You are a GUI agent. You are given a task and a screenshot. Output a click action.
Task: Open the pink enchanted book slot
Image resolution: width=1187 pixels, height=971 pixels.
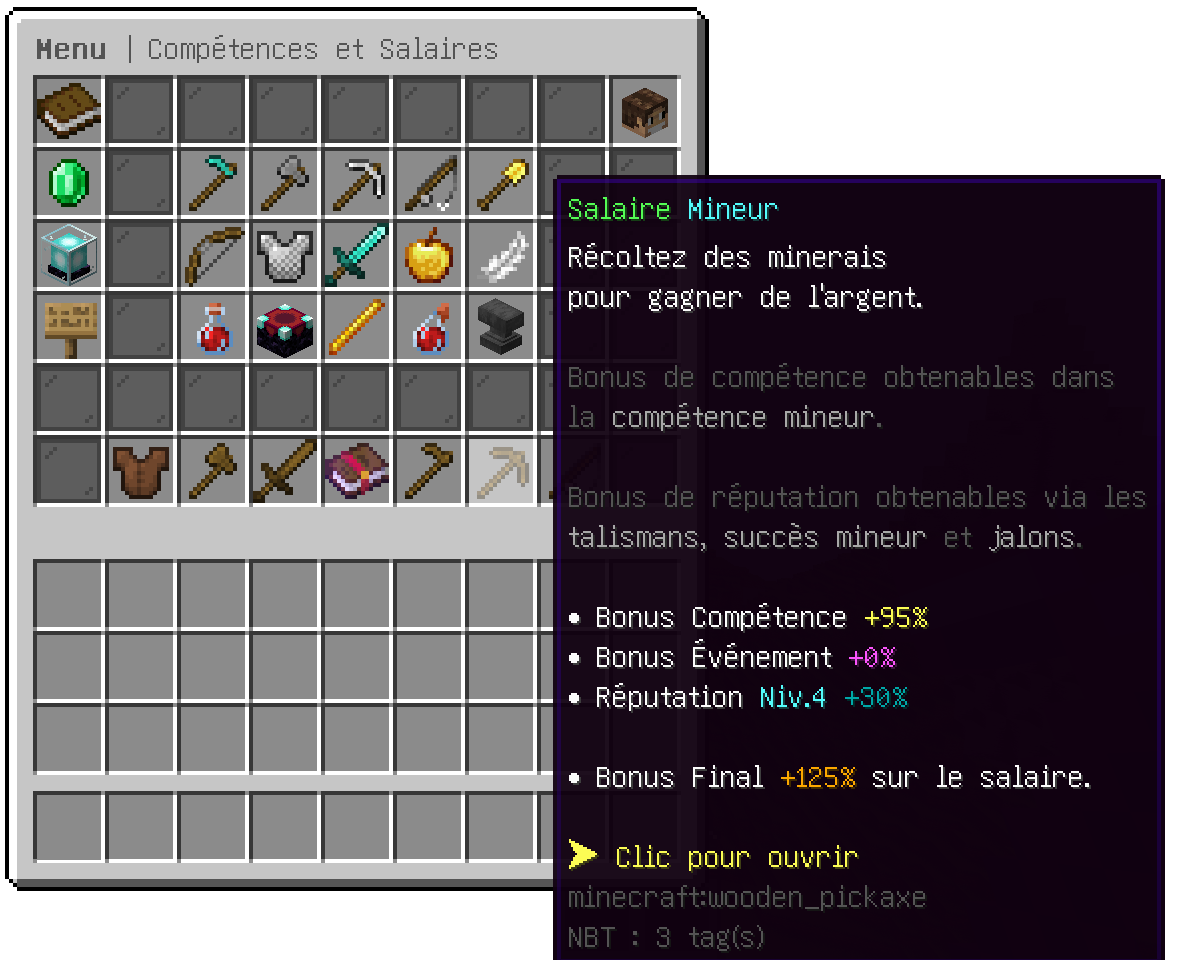point(357,471)
